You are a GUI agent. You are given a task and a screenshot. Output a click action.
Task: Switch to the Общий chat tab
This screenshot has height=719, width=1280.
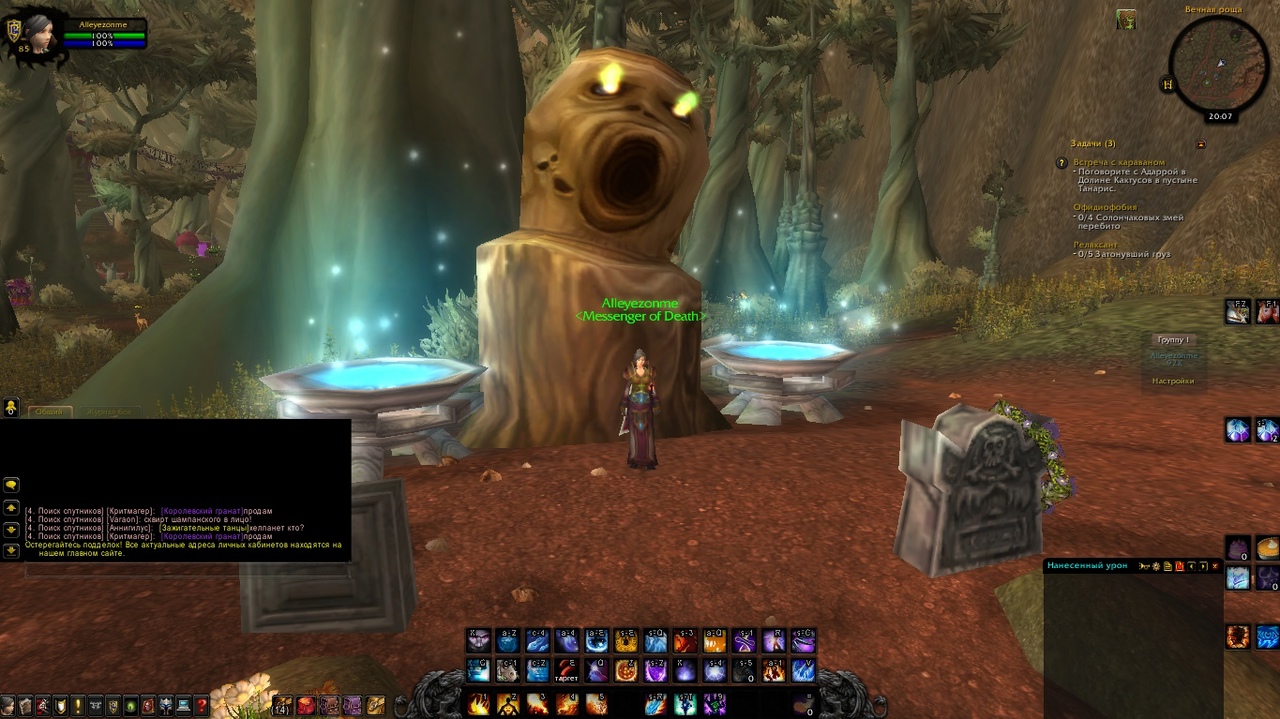tap(48, 411)
